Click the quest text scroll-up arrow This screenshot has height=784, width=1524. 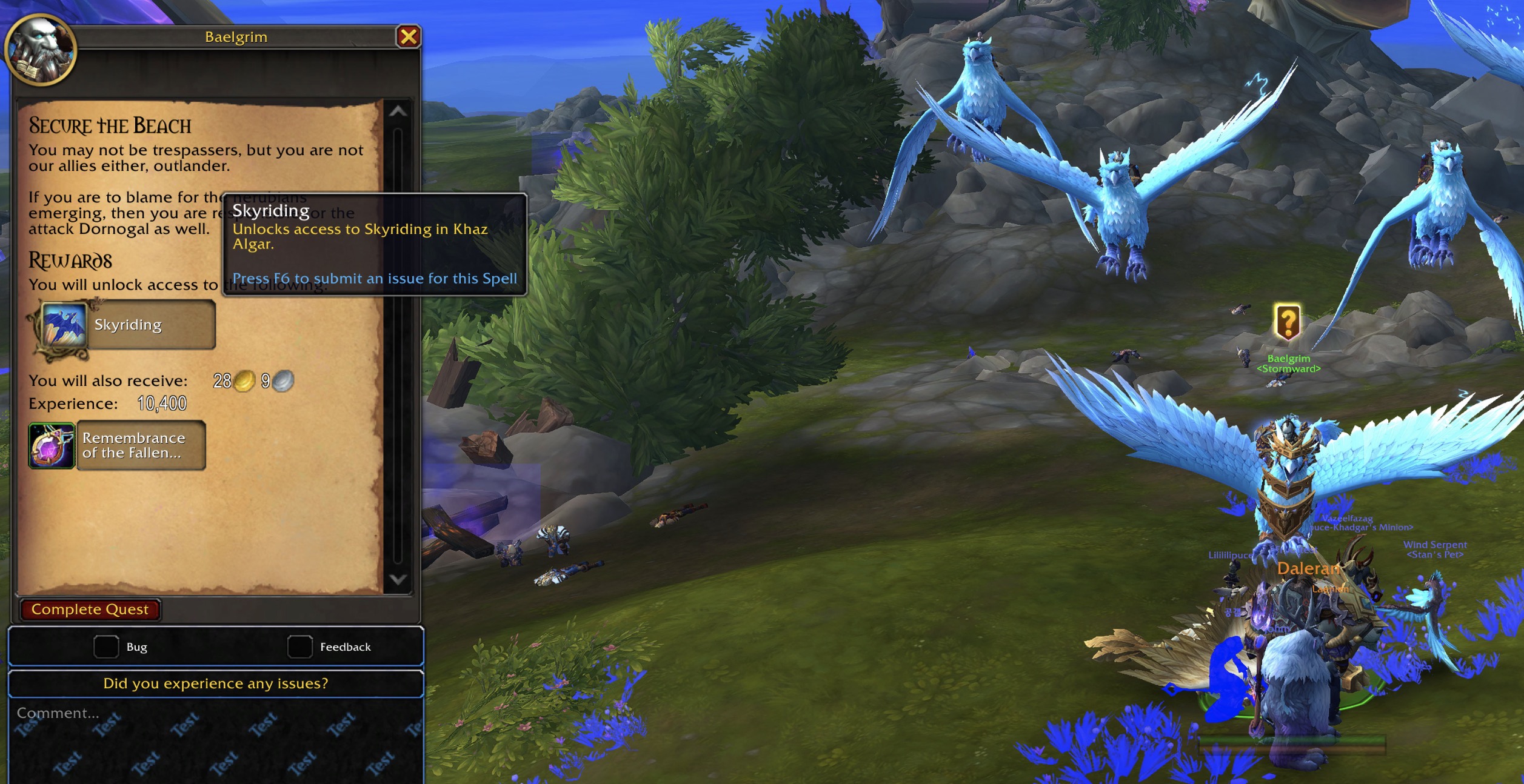(x=398, y=111)
